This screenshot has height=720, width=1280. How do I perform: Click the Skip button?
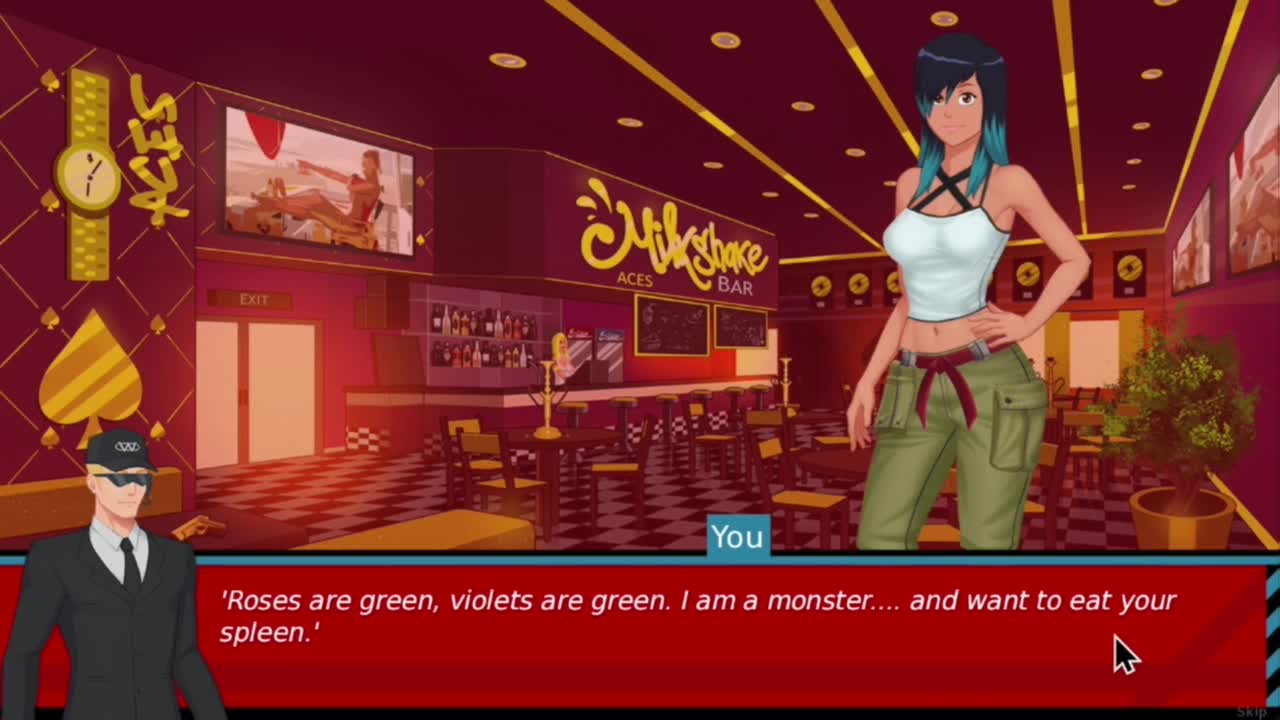pyautogui.click(x=1252, y=711)
